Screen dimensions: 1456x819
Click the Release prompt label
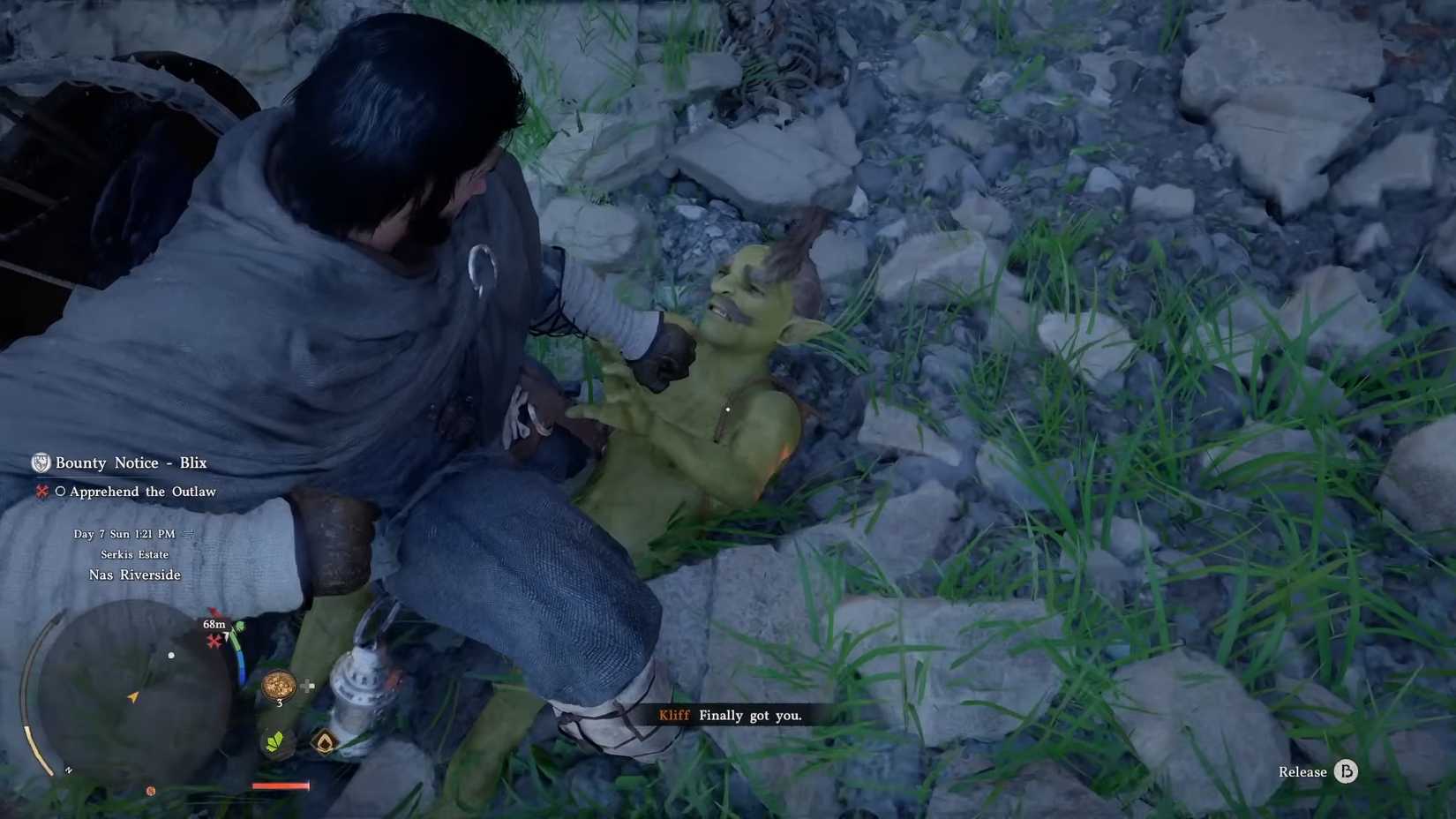point(1302,771)
